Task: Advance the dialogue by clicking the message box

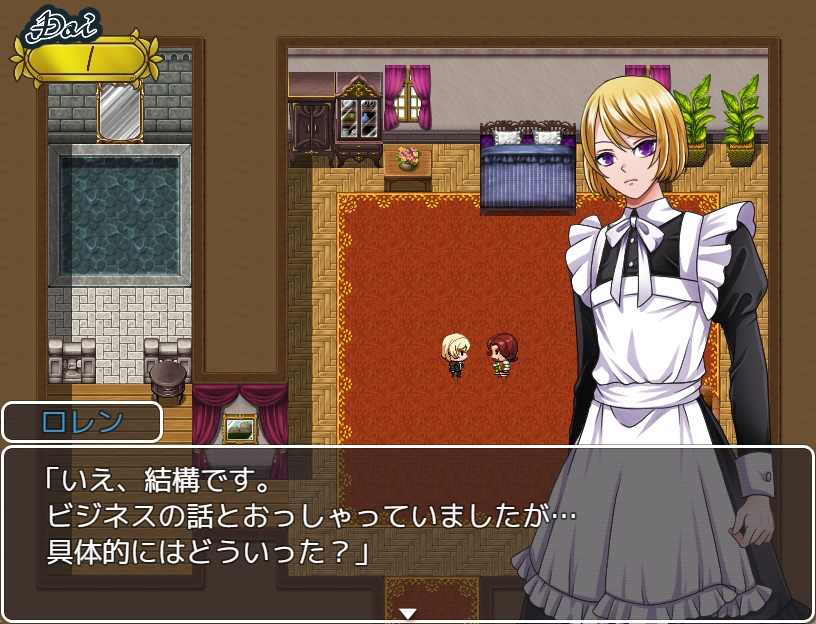Action: pos(300,522)
